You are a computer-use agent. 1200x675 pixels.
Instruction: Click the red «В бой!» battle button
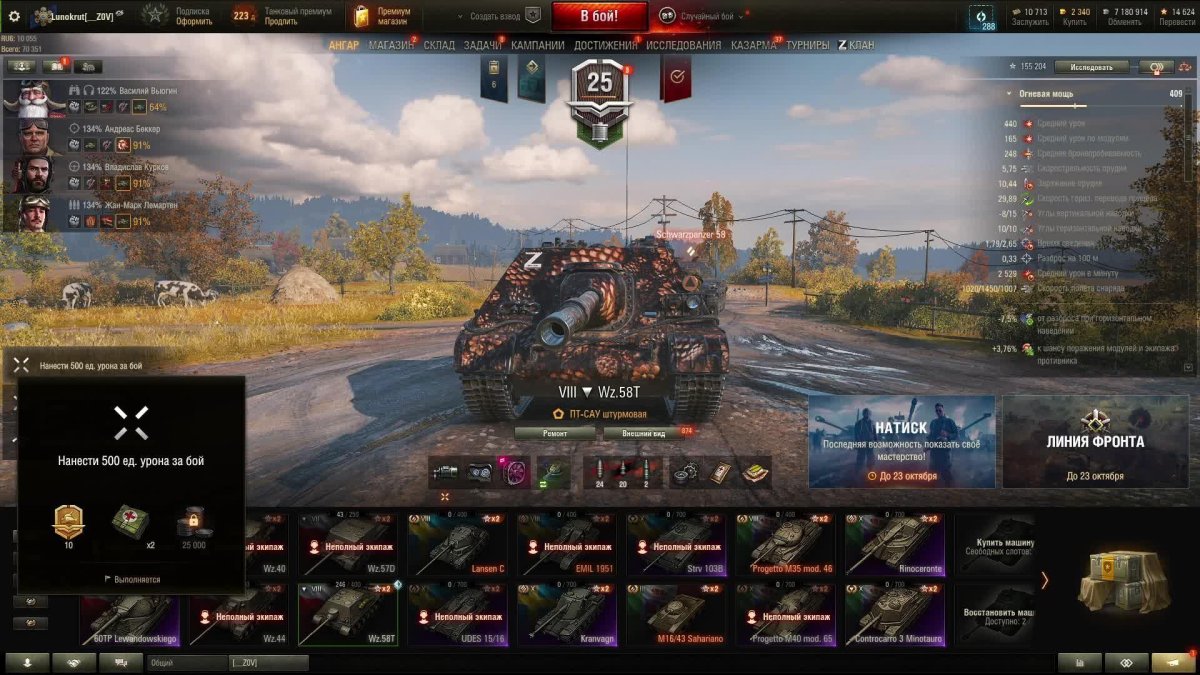[599, 16]
